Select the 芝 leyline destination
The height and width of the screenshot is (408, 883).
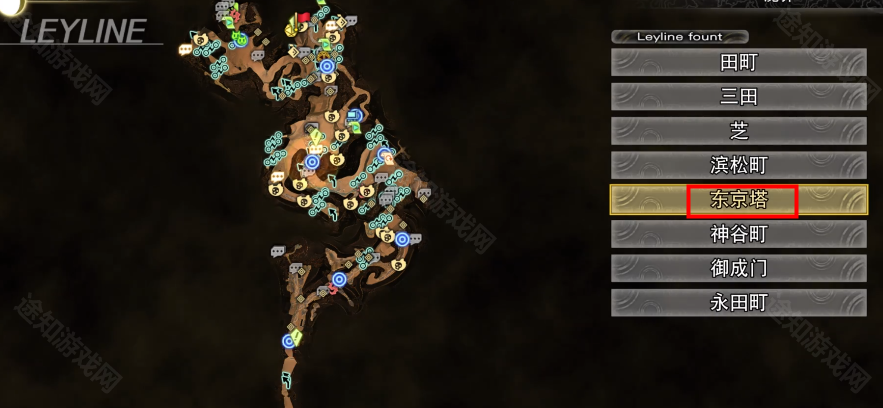(738, 131)
